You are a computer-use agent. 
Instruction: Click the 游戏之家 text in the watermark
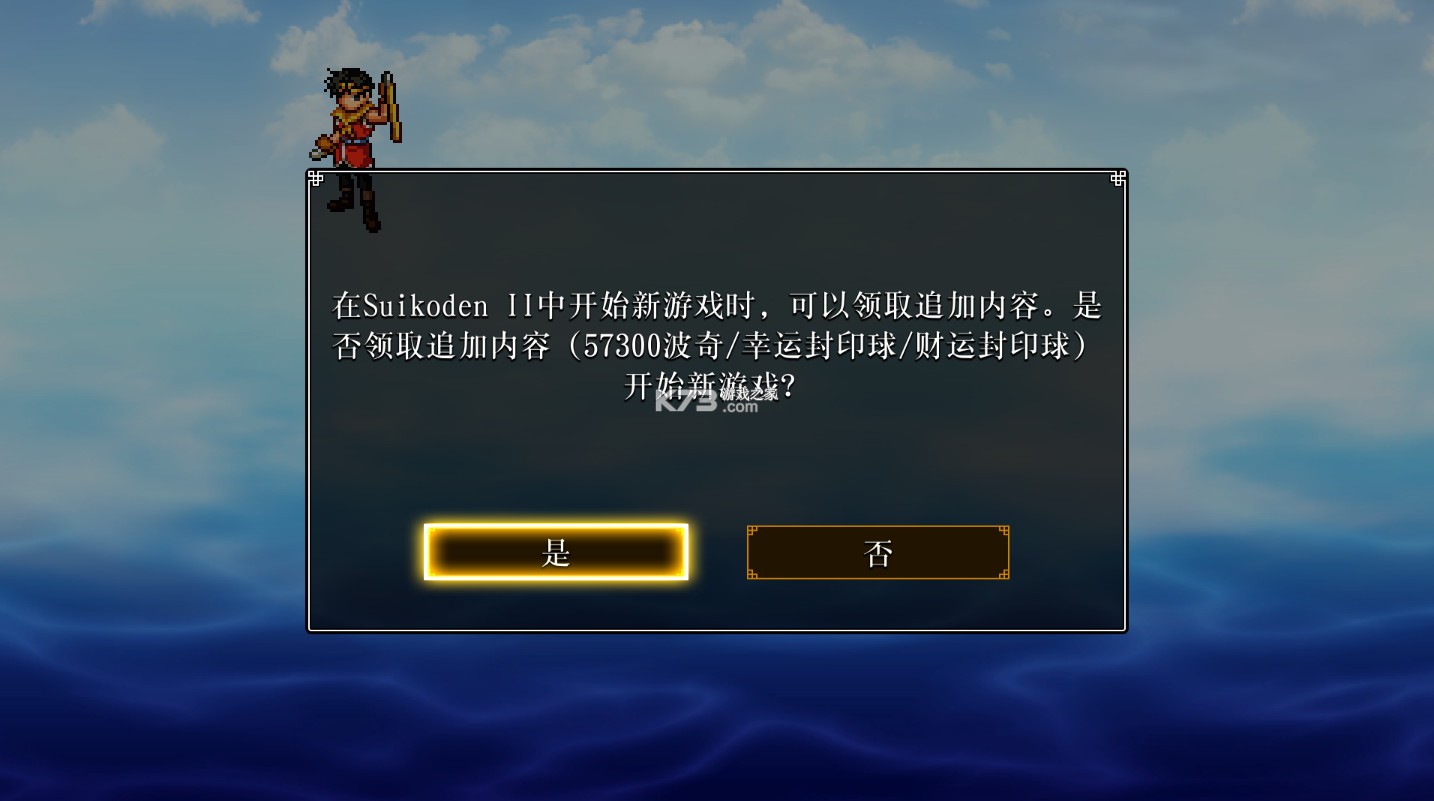746,394
